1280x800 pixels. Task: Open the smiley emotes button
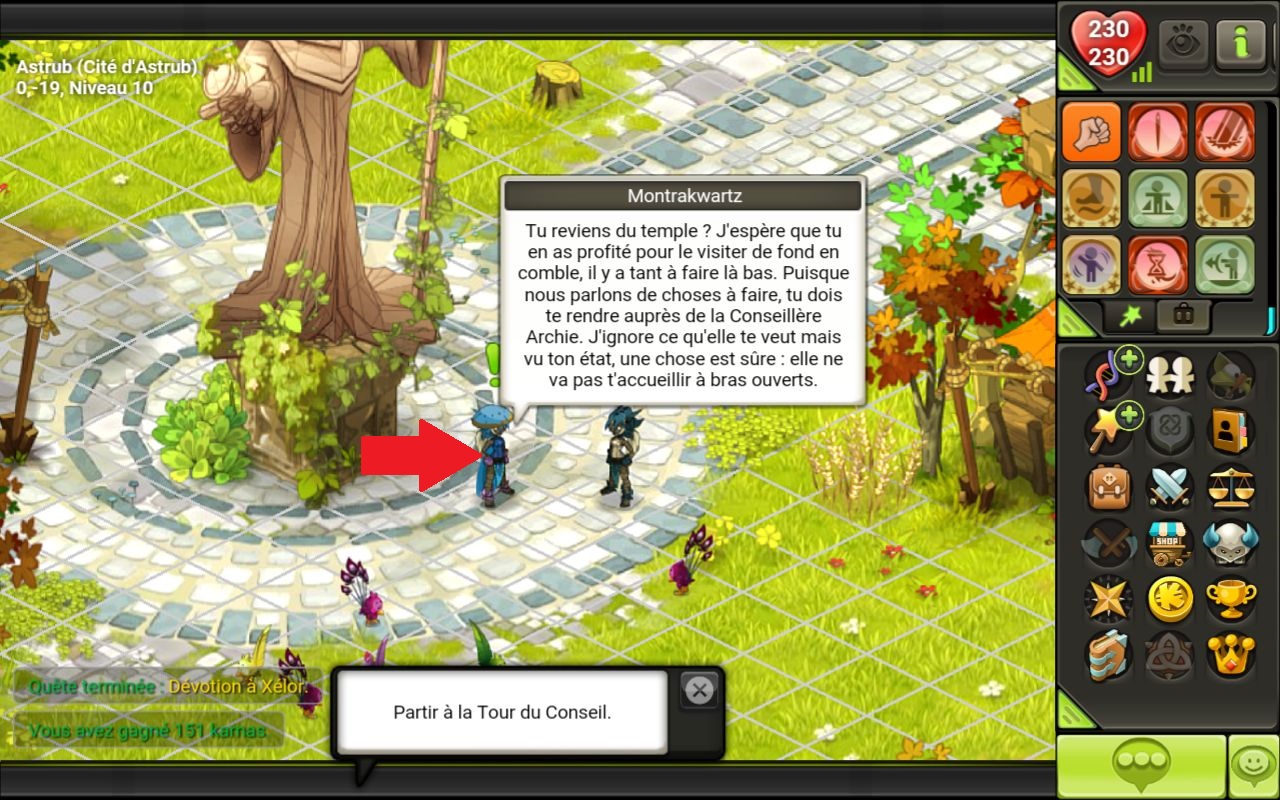pos(1253,766)
